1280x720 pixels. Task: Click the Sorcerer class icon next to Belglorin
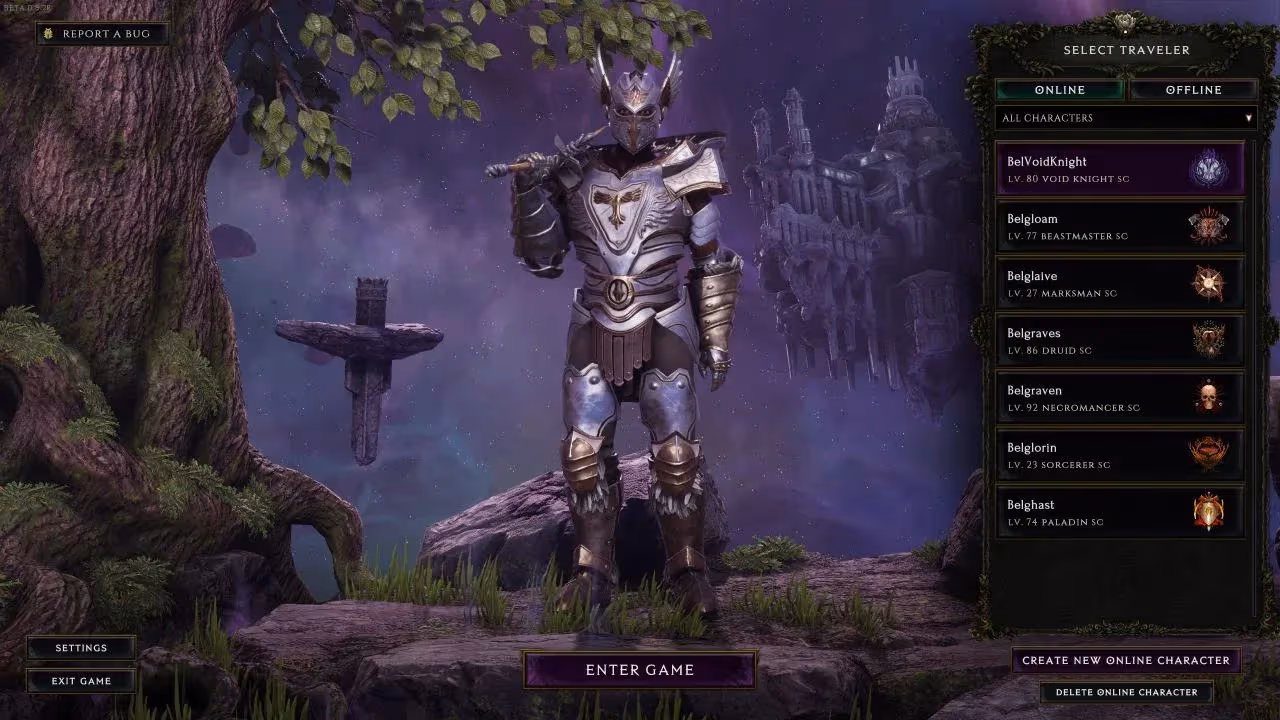(x=1208, y=455)
